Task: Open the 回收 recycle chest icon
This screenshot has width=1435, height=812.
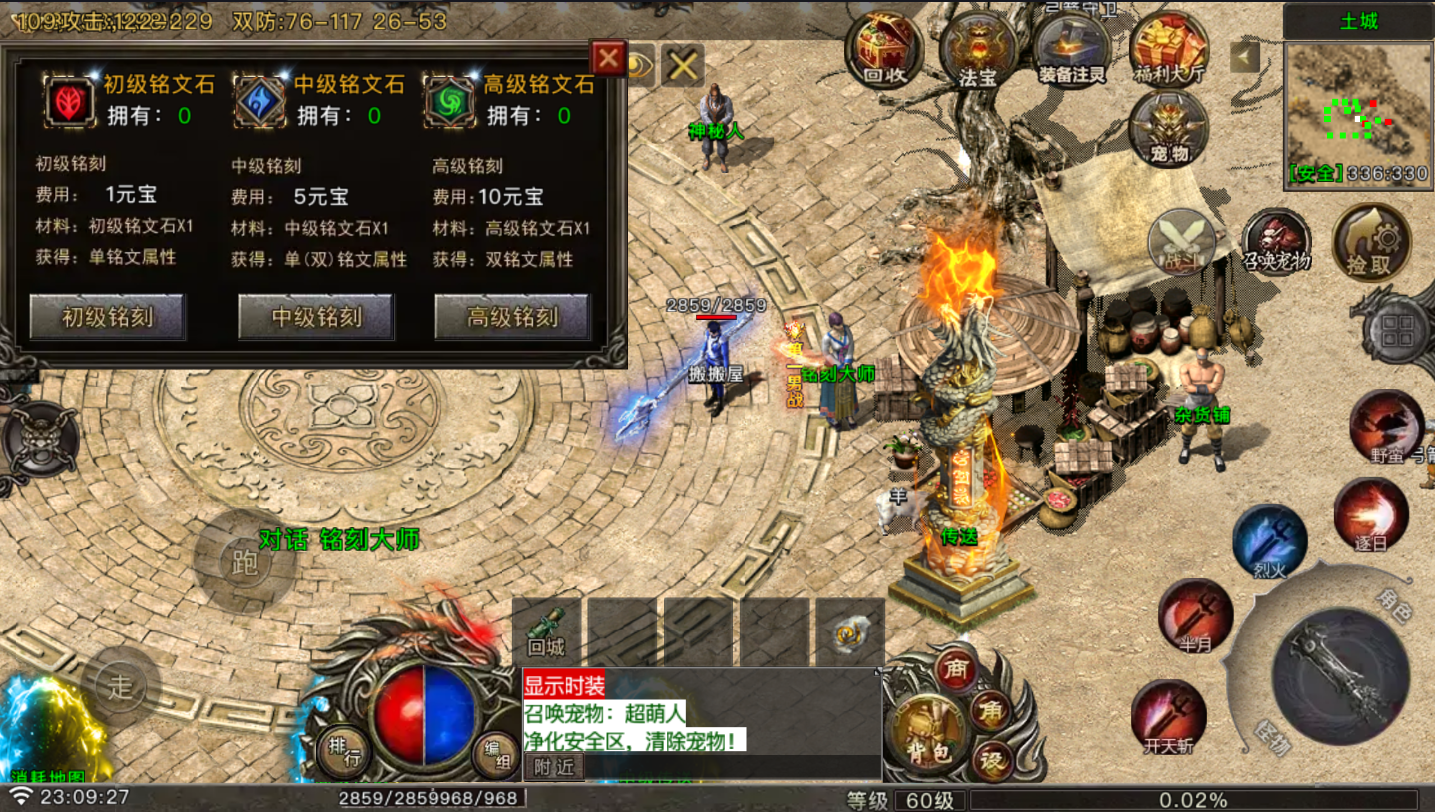Action: (882, 46)
